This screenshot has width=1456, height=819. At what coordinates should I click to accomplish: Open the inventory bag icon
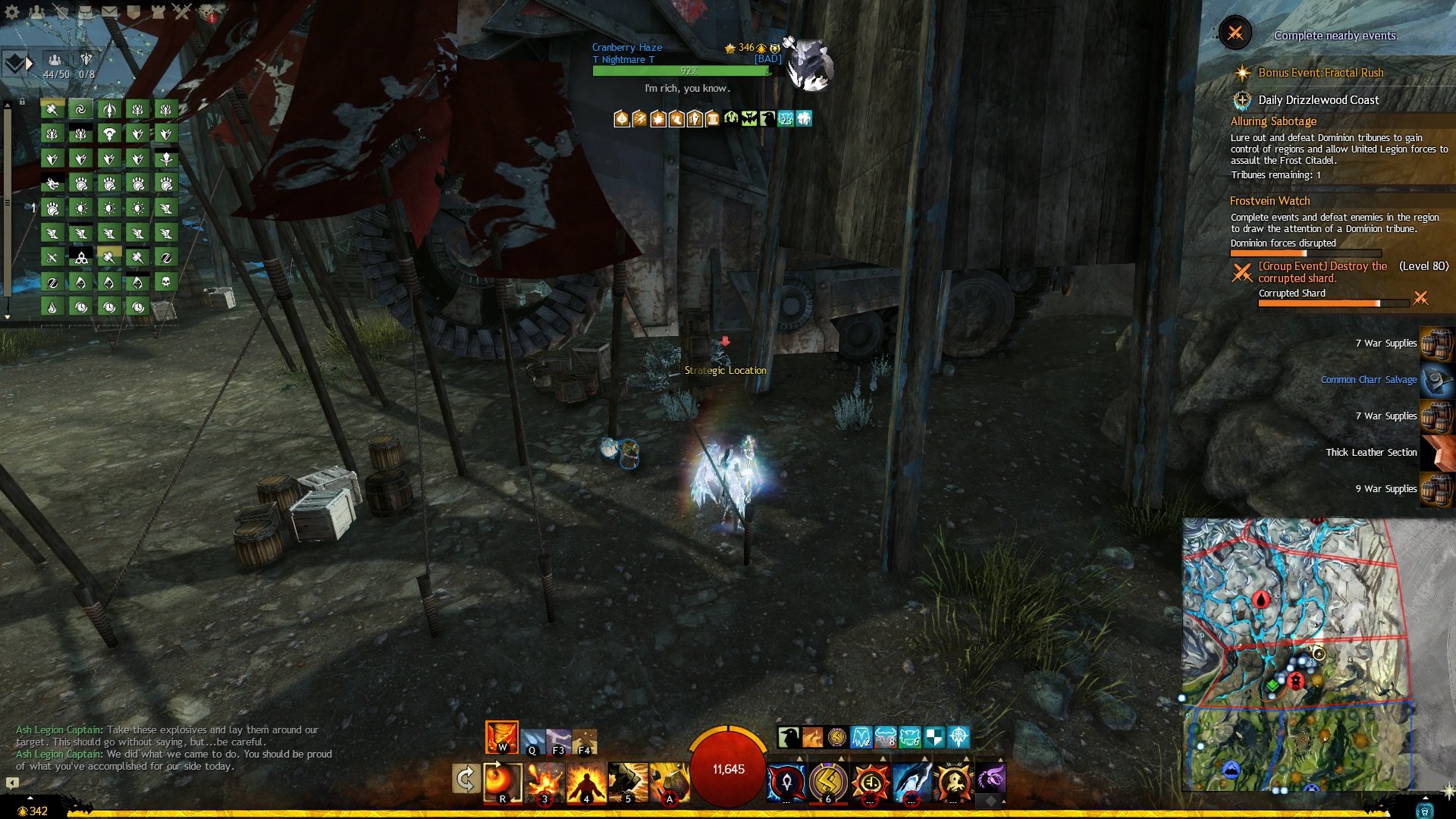click(85, 11)
